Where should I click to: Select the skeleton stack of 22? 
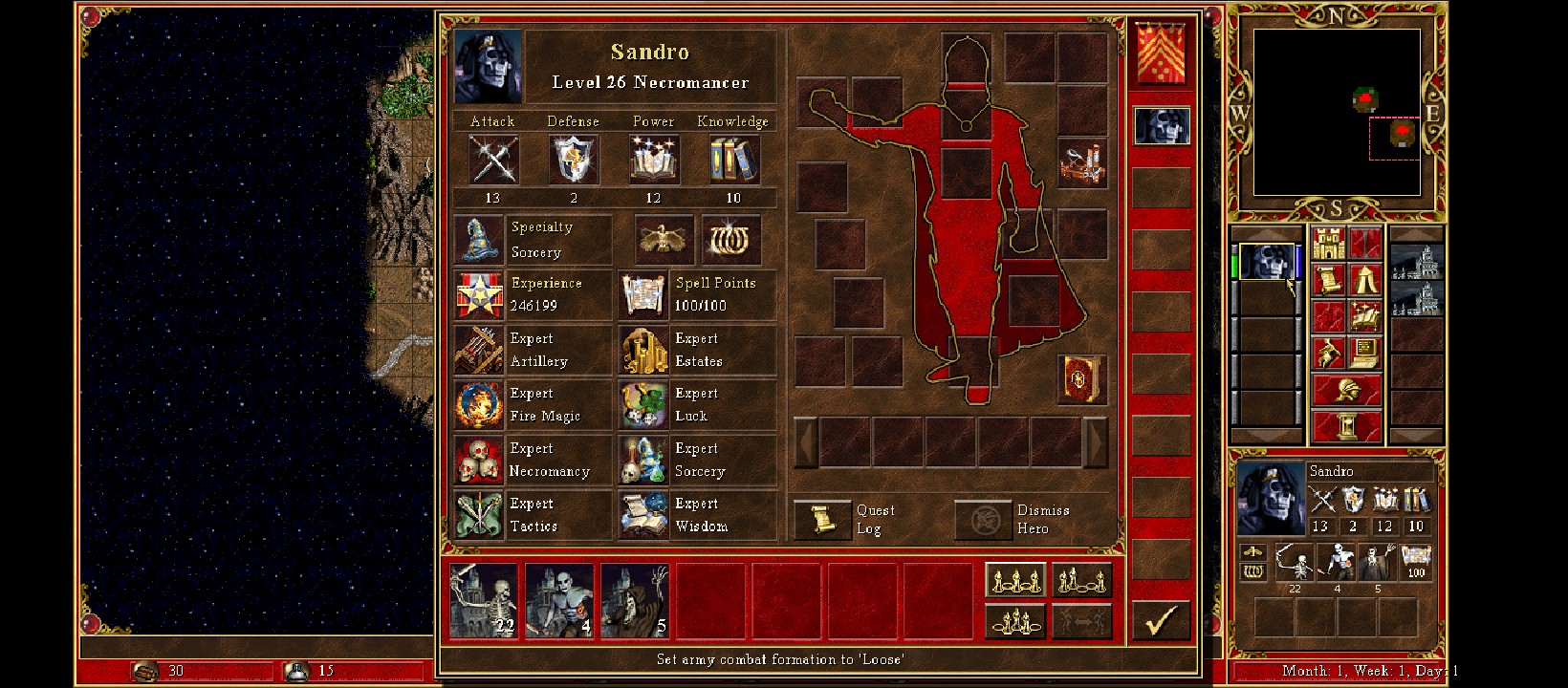484,601
